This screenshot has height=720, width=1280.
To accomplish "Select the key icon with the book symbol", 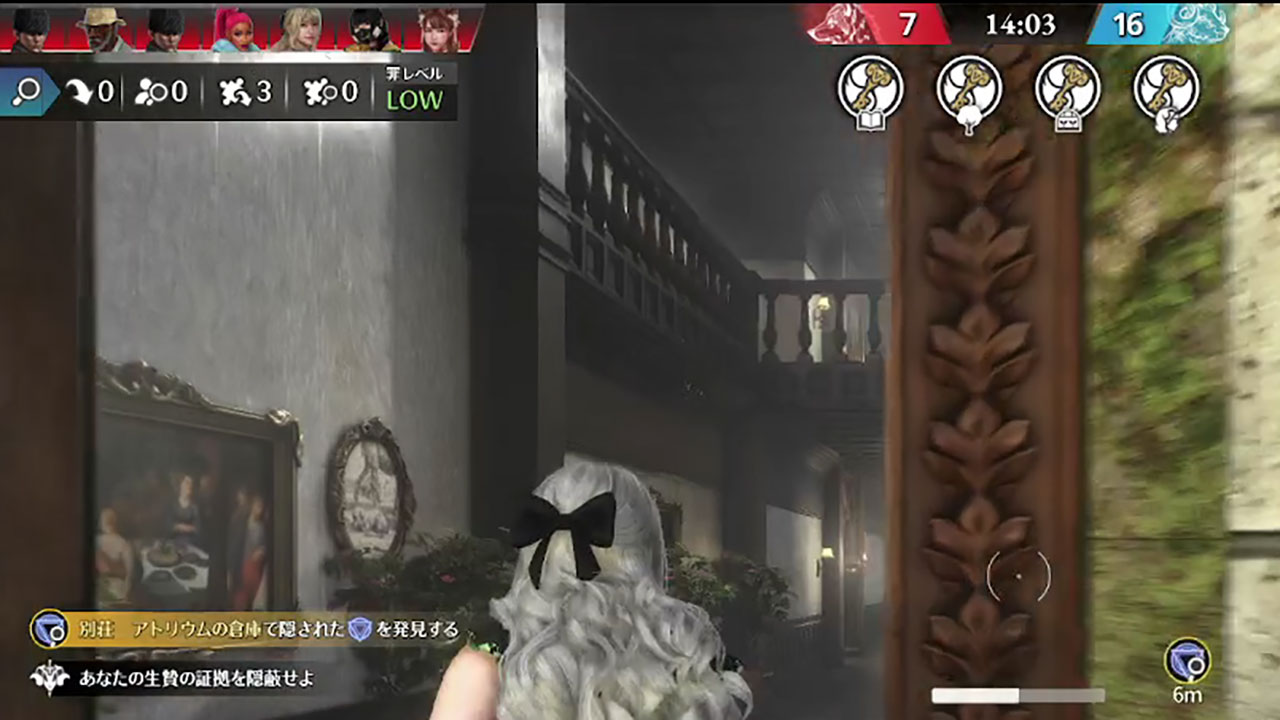I will coord(871,94).
